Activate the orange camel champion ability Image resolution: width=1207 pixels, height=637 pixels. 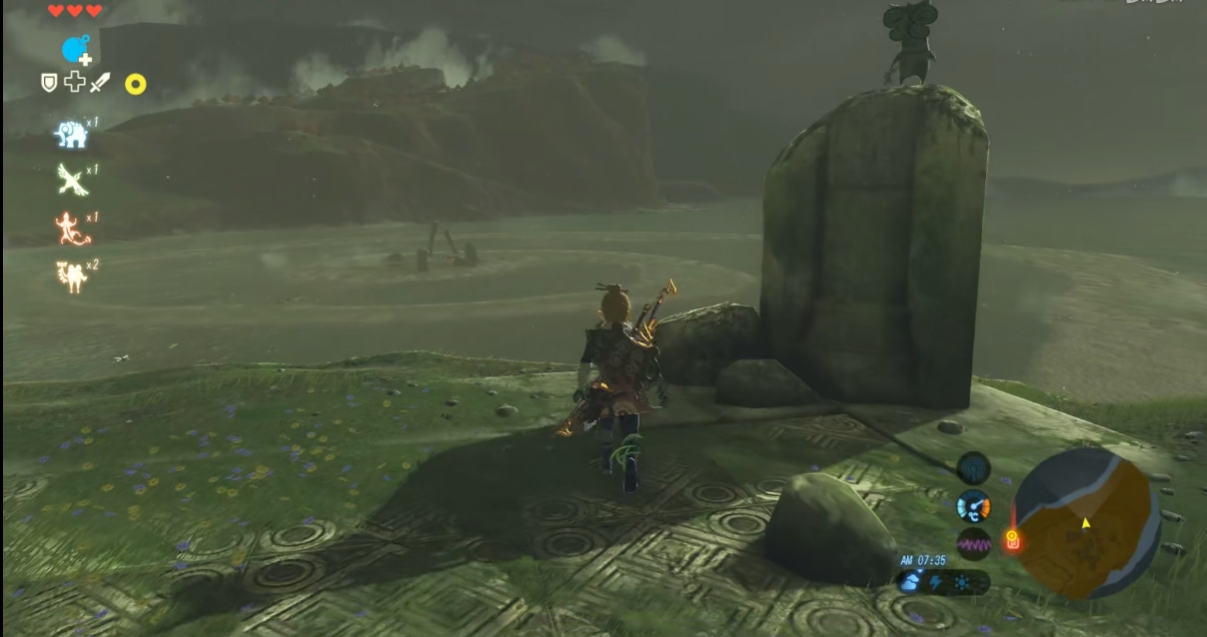71,276
